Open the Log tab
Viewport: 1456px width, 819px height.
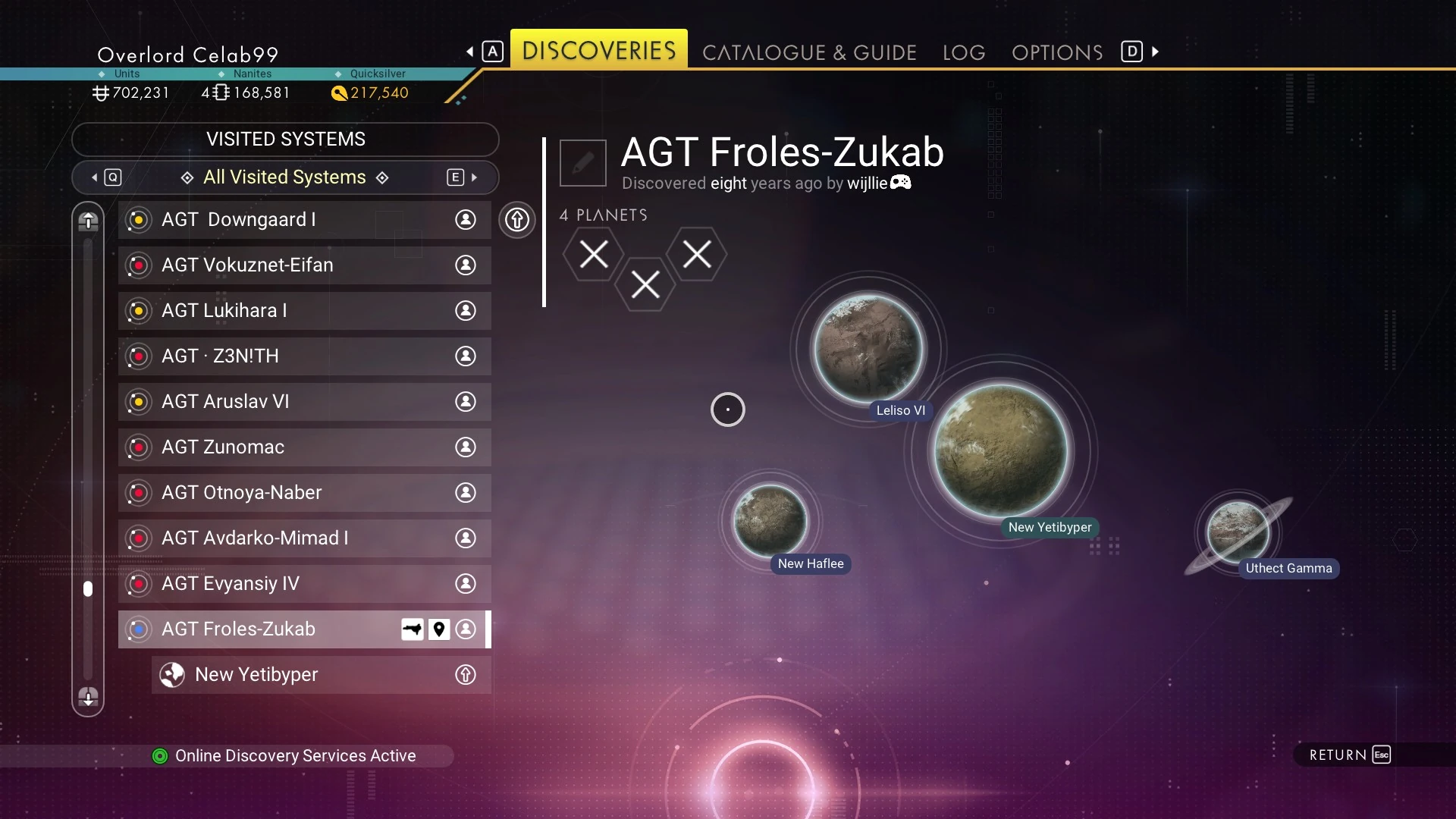click(x=964, y=52)
